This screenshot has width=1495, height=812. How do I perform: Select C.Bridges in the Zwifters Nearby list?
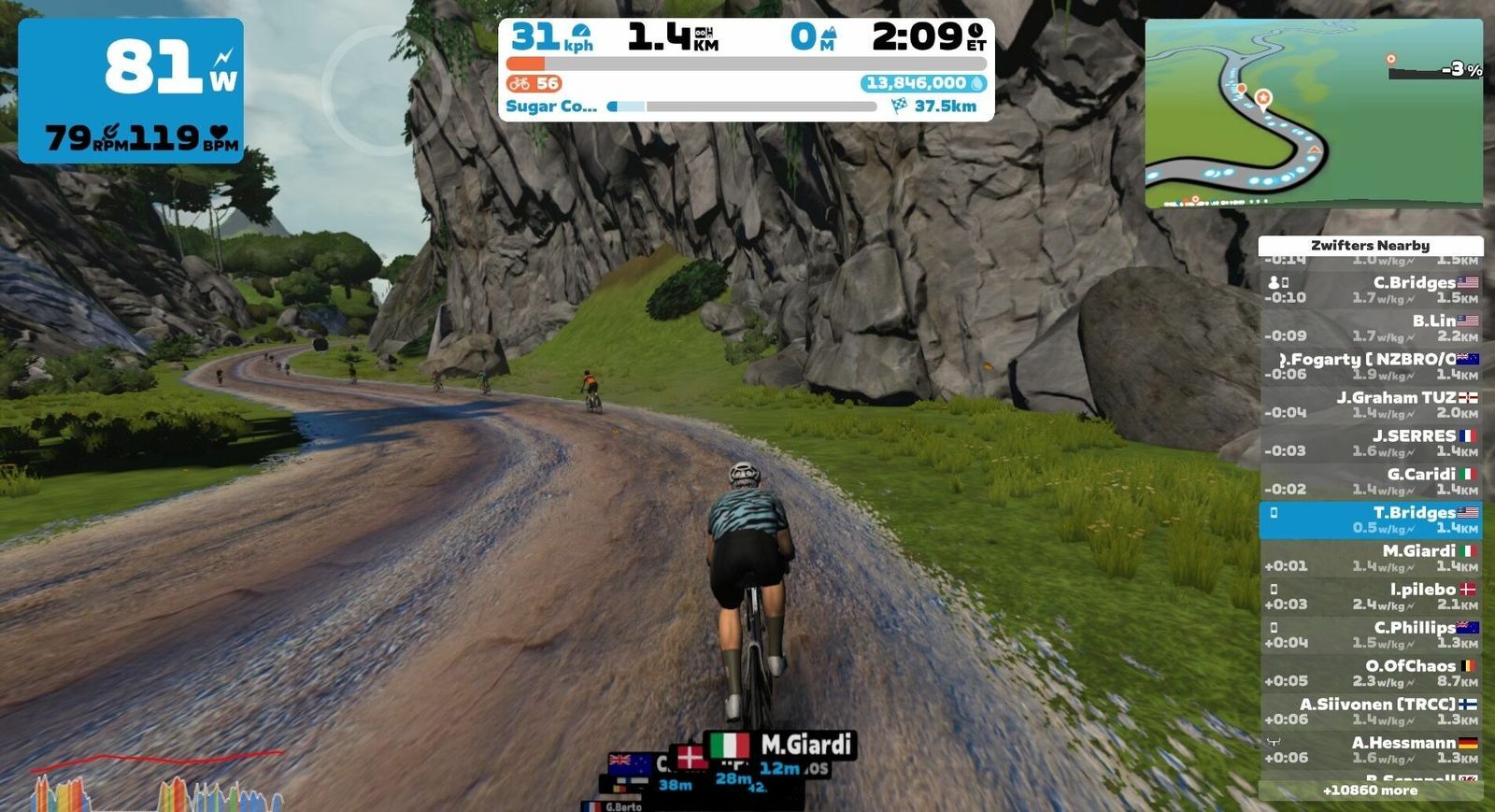tap(1371, 290)
